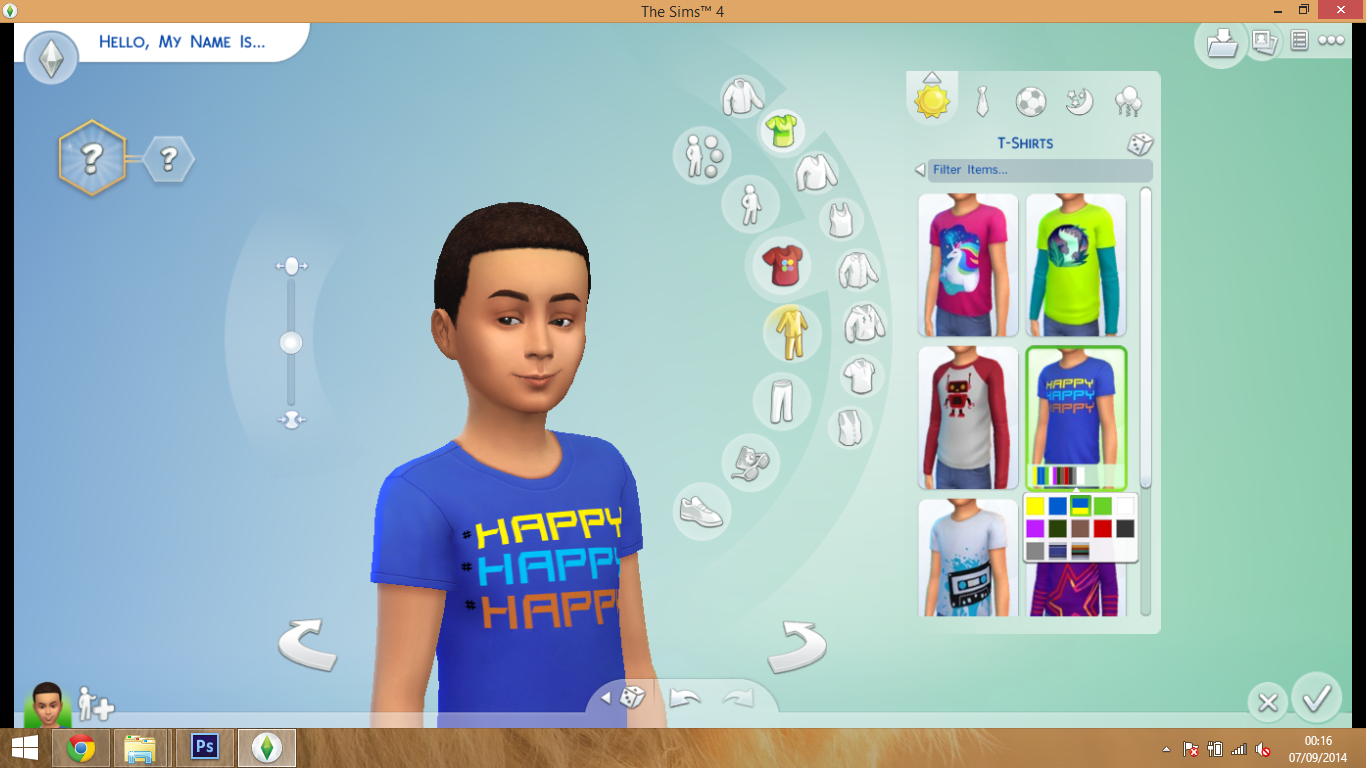Open the more options ellipsis menu

(1331, 42)
